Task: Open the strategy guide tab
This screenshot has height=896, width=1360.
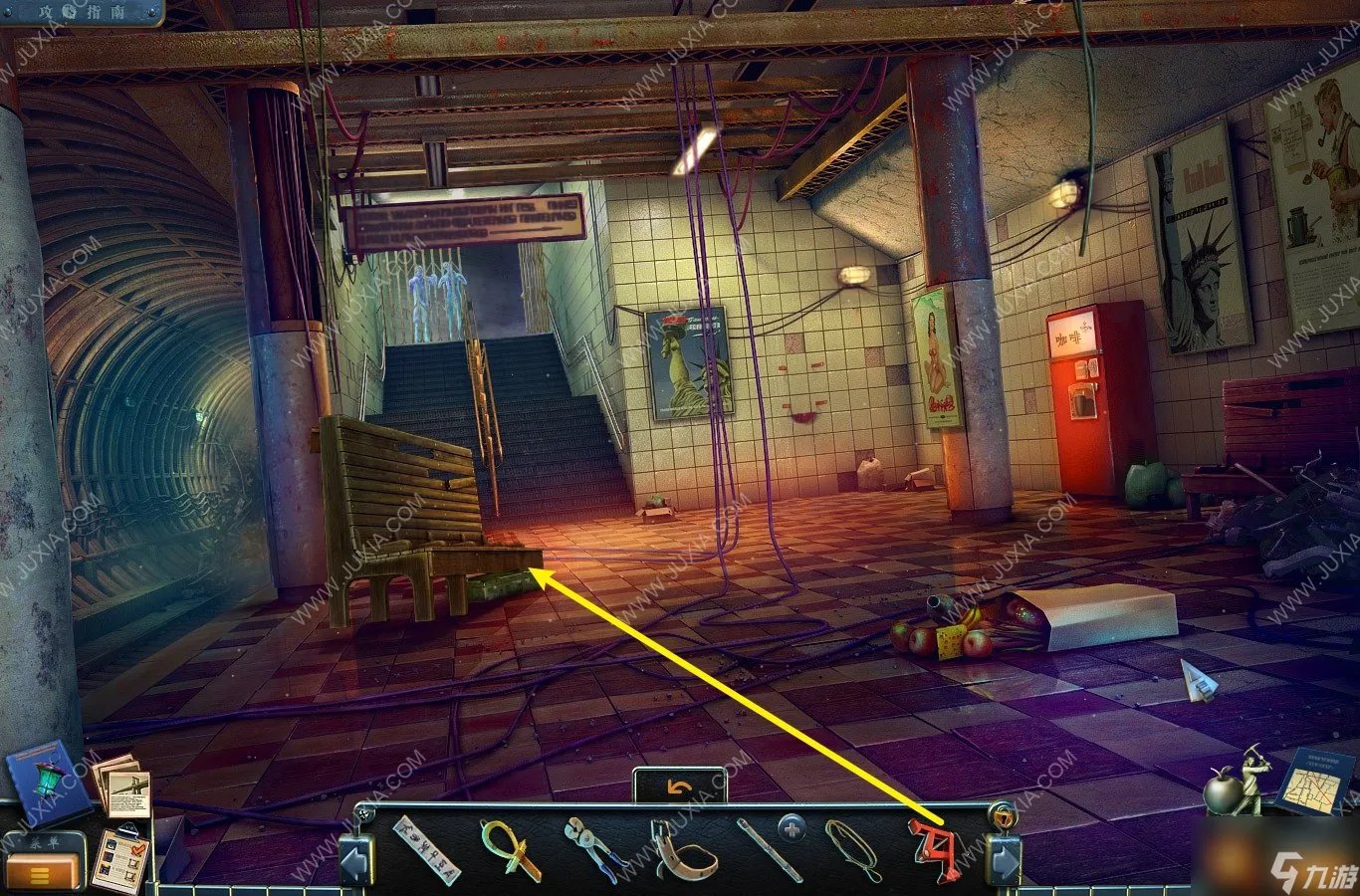Action: [x=82, y=12]
